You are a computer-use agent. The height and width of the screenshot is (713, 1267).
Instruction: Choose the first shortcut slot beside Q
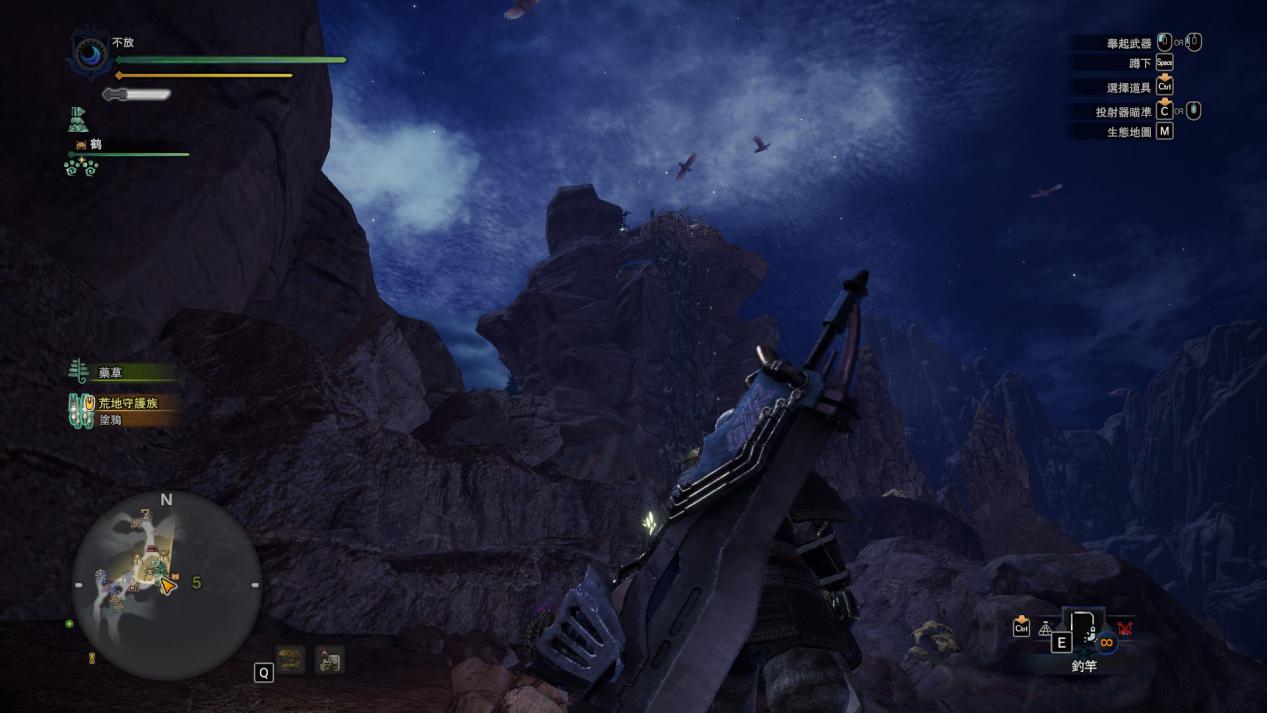point(291,659)
